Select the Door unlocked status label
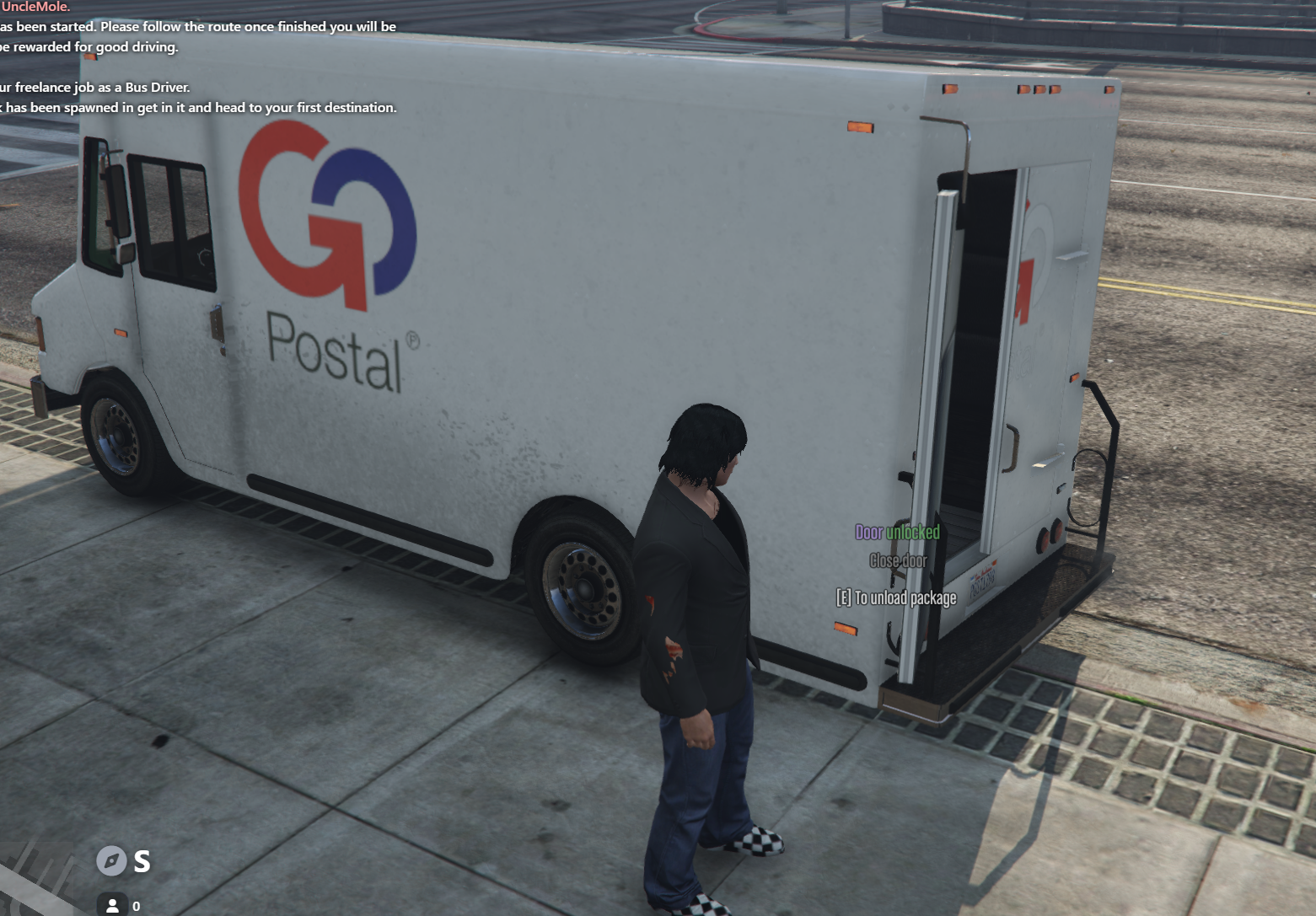The height and width of the screenshot is (916, 1316). pyautogui.click(x=897, y=533)
